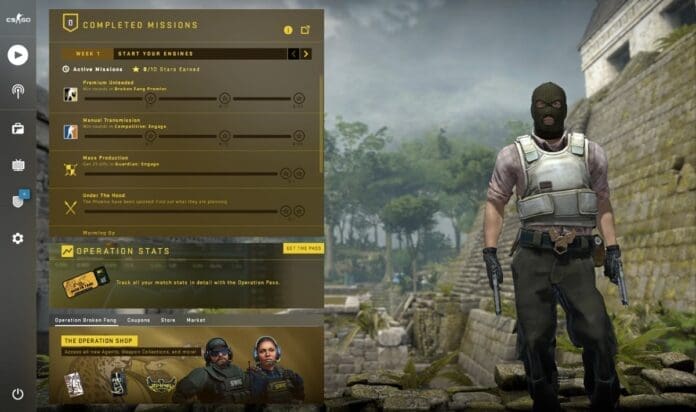Switch to the Market tab
Viewport: 696px width, 412px height.
196,320
